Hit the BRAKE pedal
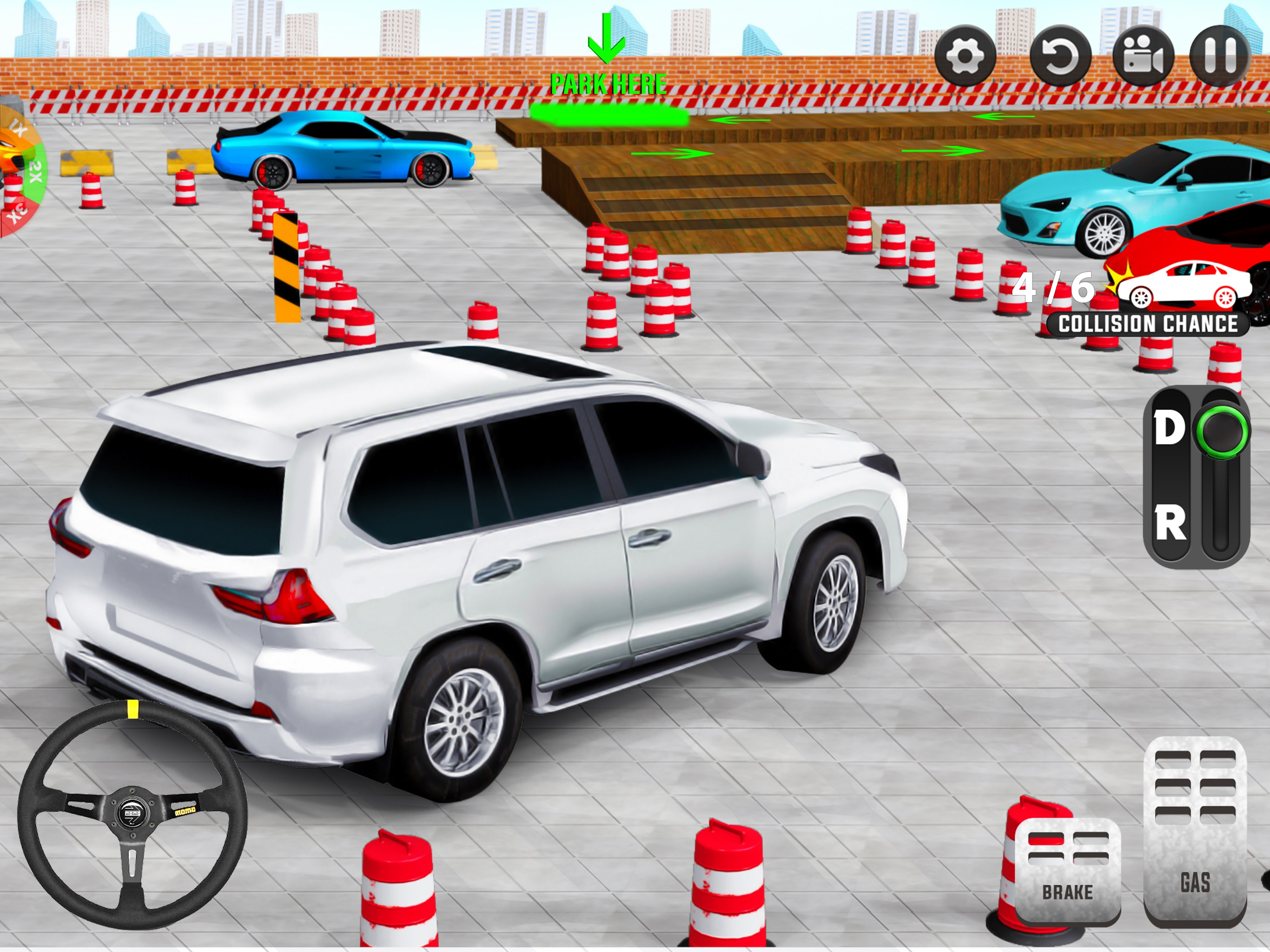Screen dimensions: 1270x952 pyautogui.click(x=1067, y=871)
